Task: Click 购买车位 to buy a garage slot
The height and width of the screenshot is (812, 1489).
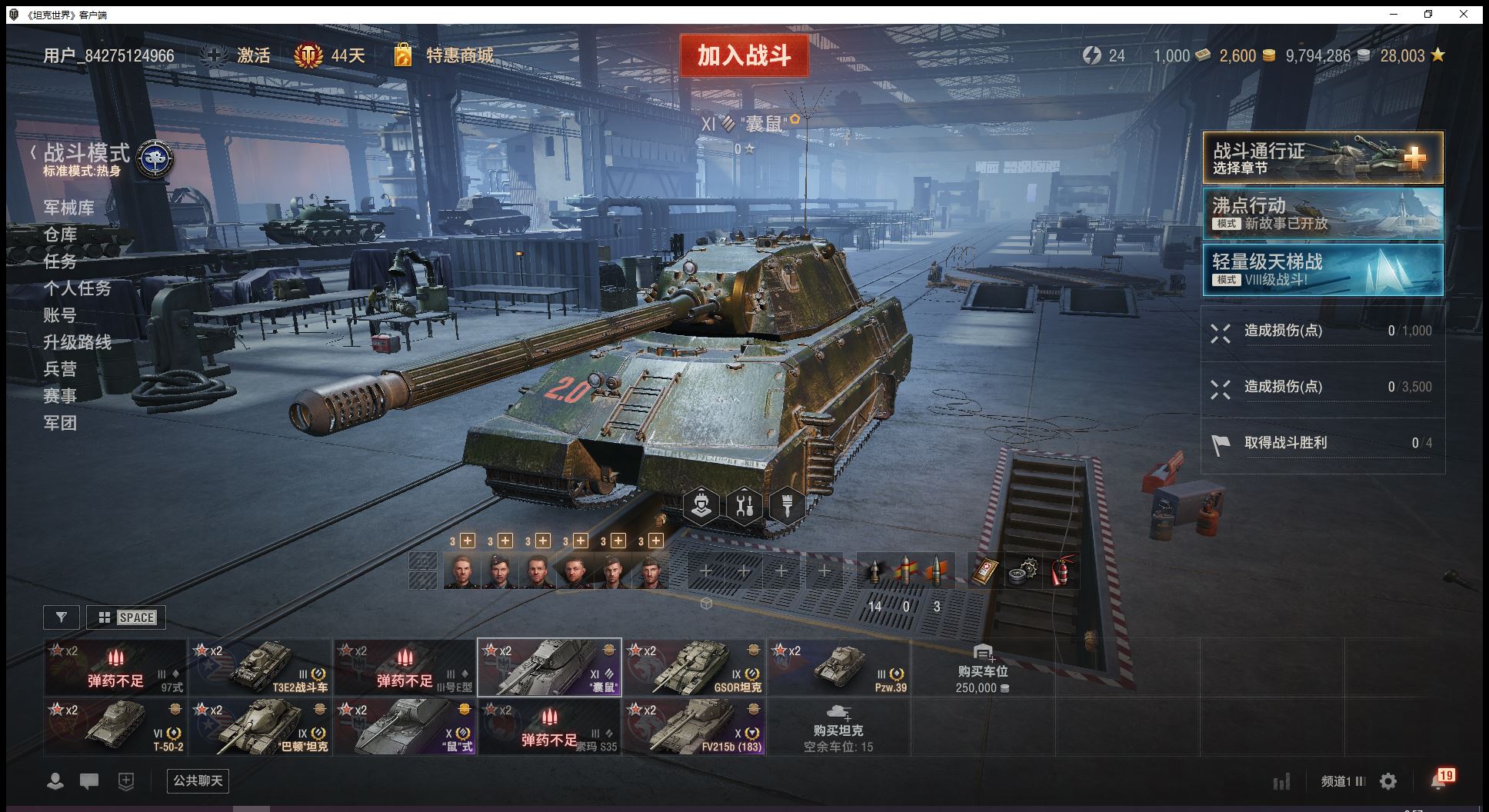Action: [982, 667]
